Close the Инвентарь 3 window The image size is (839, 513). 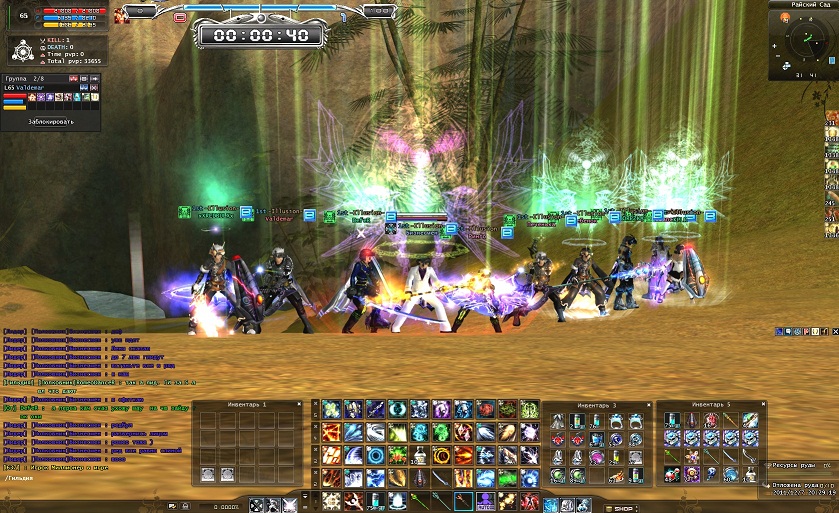tap(648, 404)
